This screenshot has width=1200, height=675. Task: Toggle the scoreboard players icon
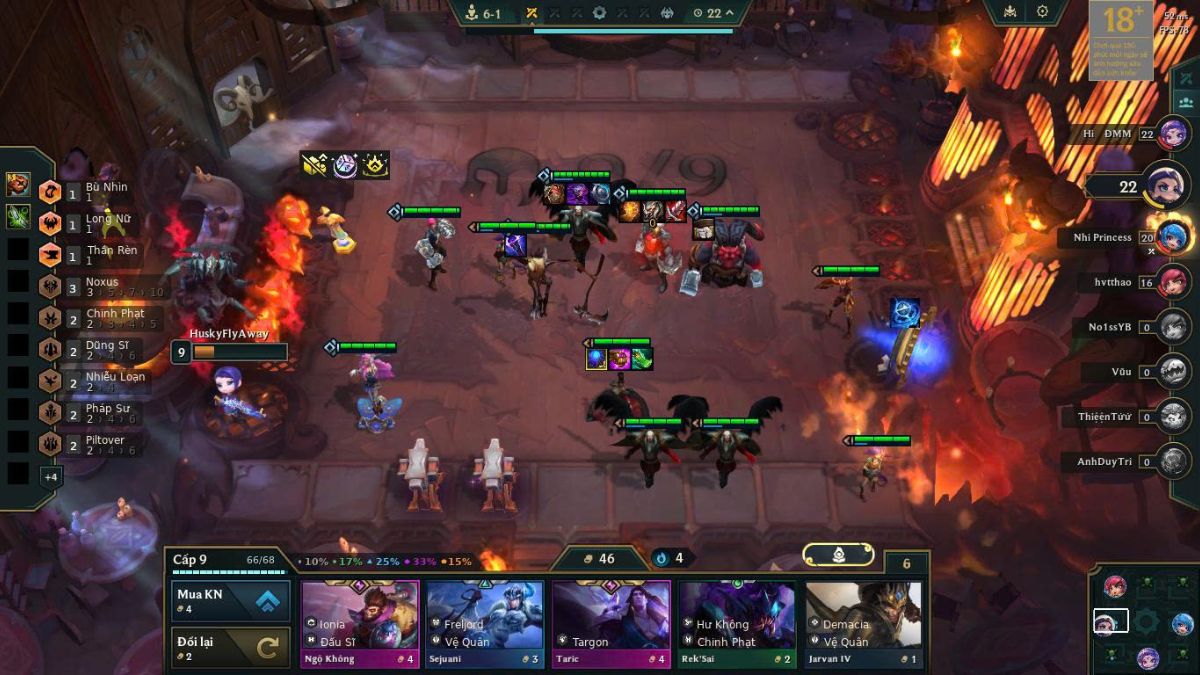tap(1186, 102)
